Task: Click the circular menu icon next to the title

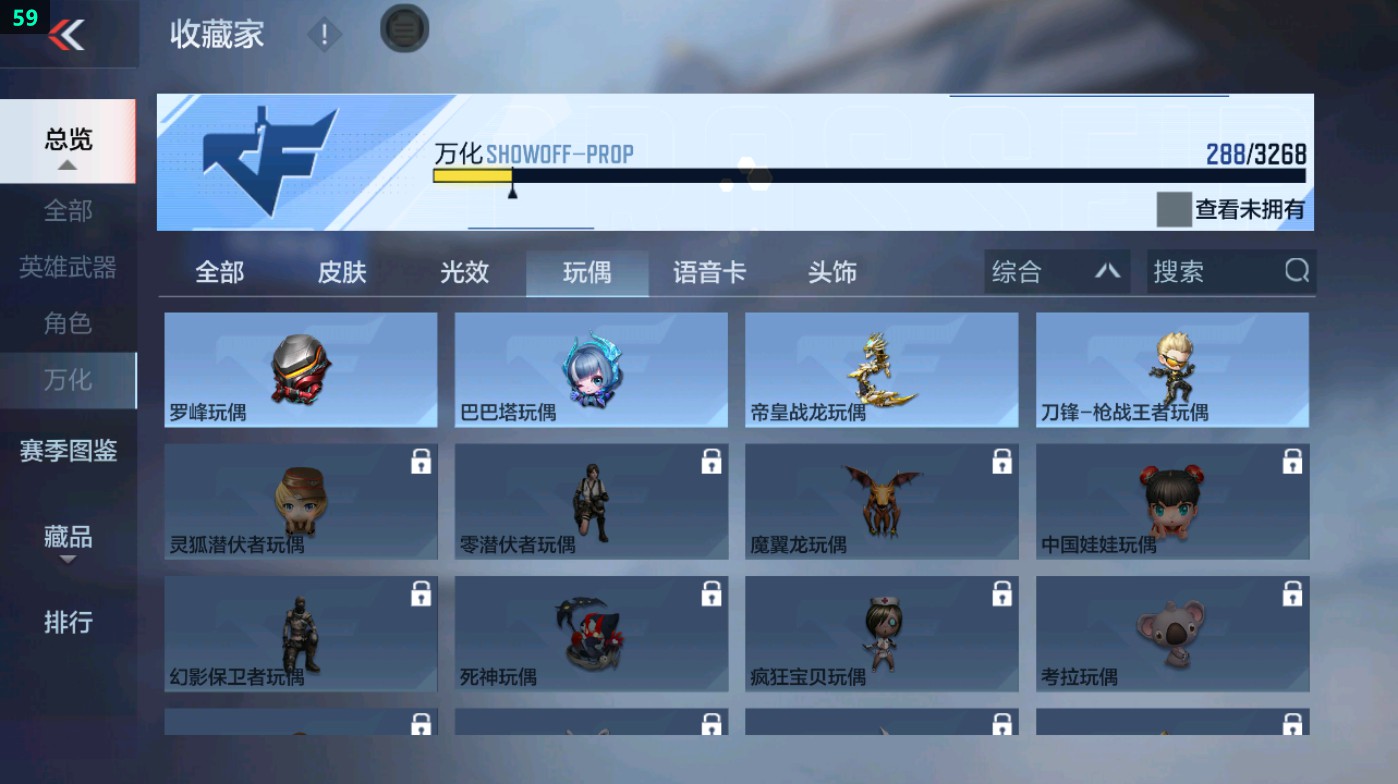Action: pos(404,30)
